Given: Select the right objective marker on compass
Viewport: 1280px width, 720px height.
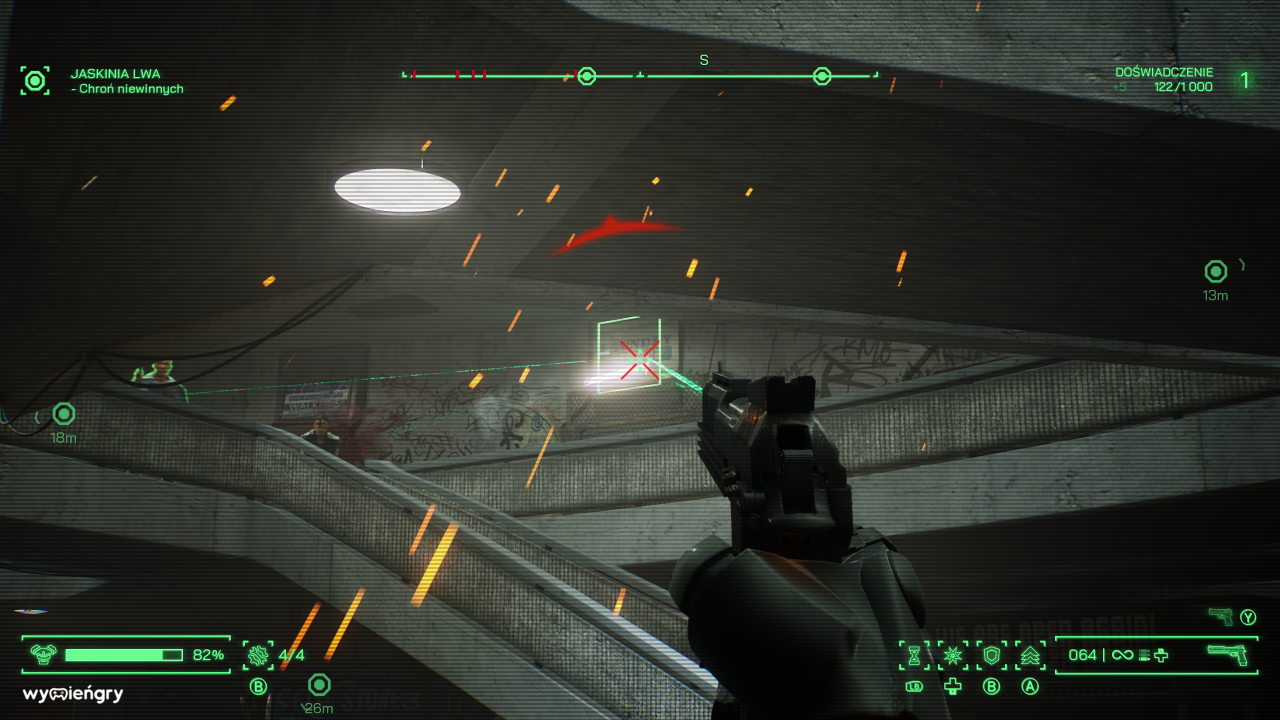Looking at the screenshot, I should point(822,76).
